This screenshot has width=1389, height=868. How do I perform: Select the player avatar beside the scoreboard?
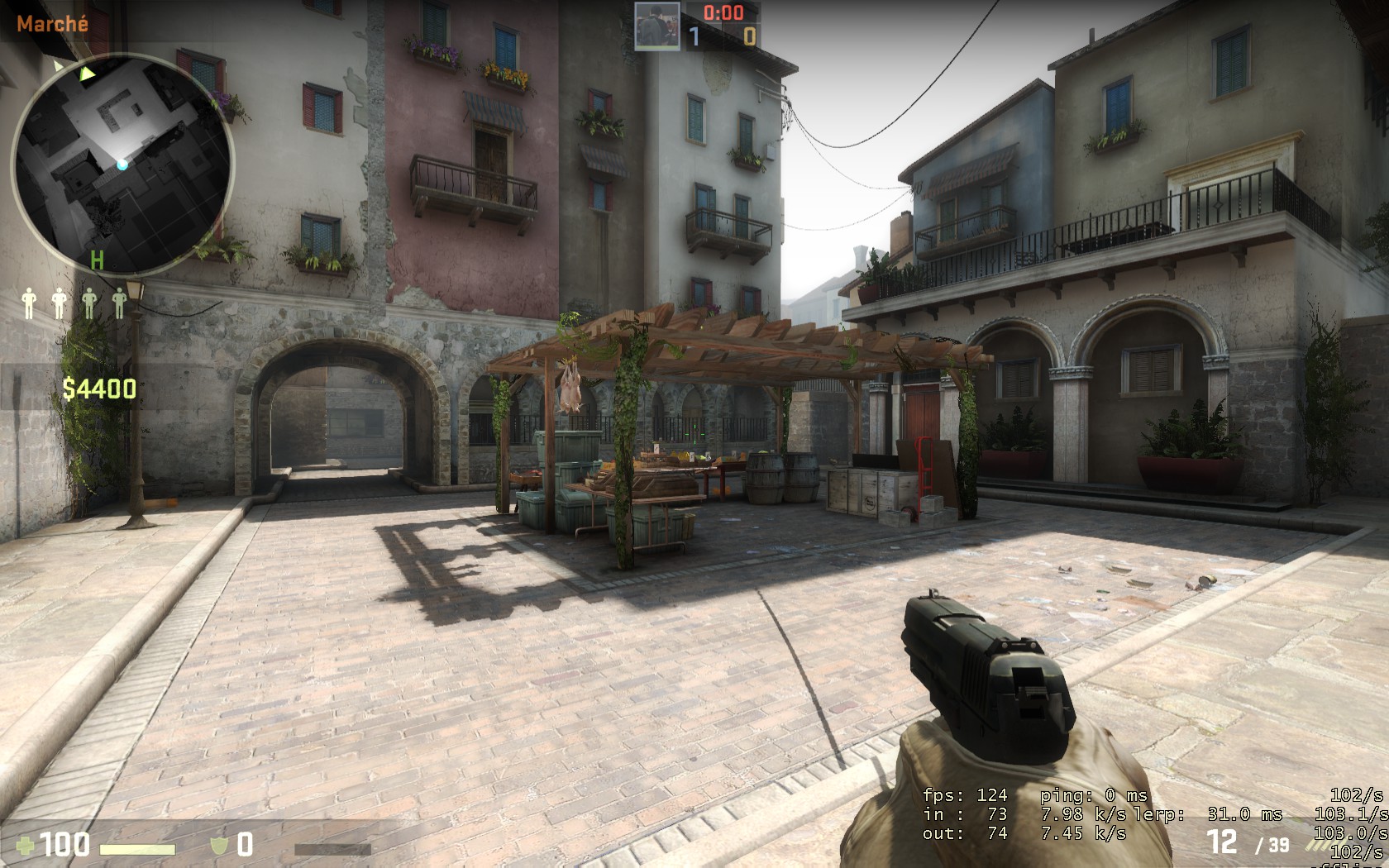657,25
